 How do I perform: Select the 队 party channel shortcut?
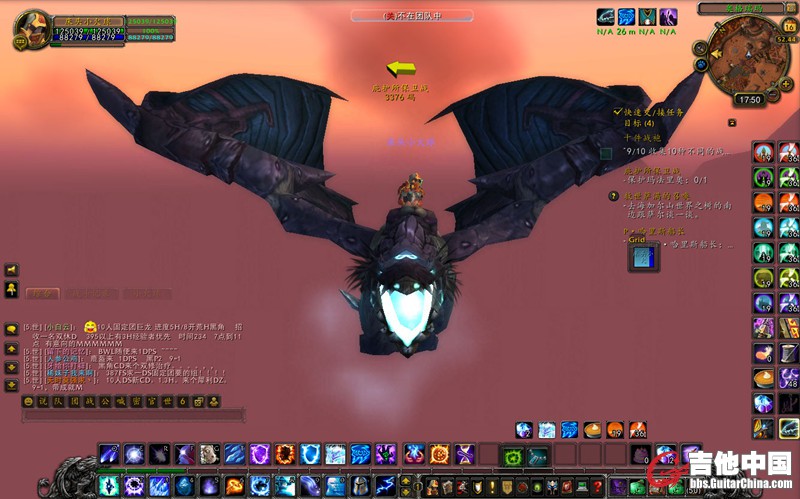click(x=57, y=401)
